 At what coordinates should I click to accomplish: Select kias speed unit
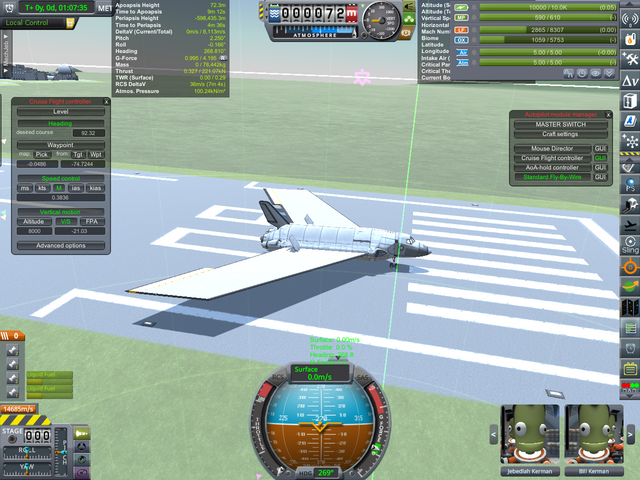[x=95, y=187]
